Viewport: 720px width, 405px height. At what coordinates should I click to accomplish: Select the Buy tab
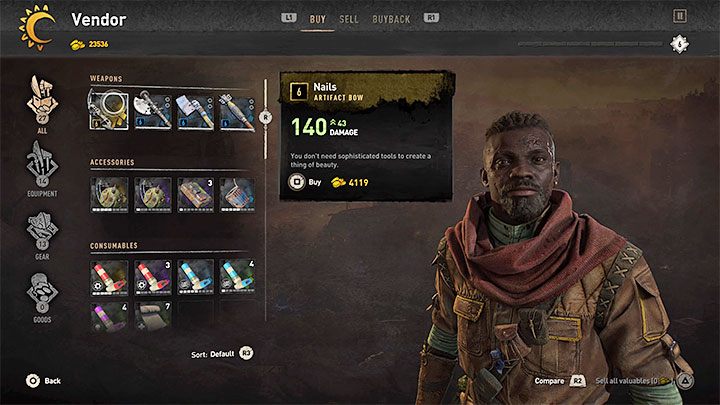click(317, 18)
